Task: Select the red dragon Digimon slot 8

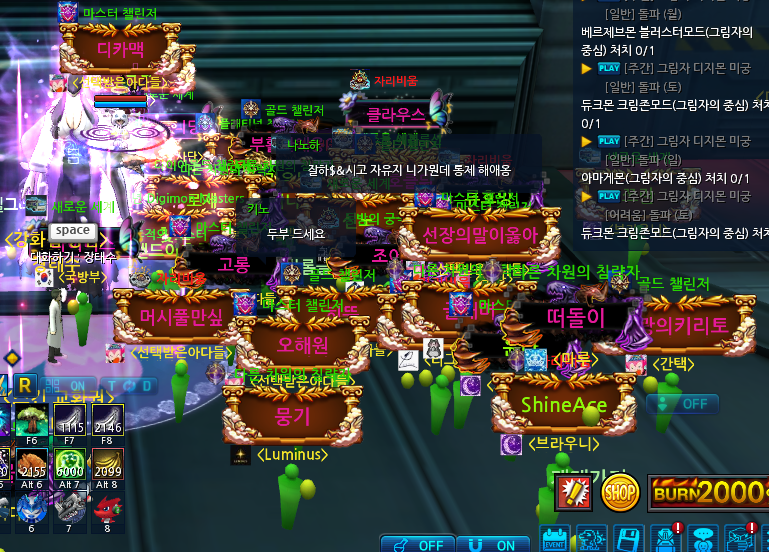Action: pyautogui.click(x=106, y=510)
